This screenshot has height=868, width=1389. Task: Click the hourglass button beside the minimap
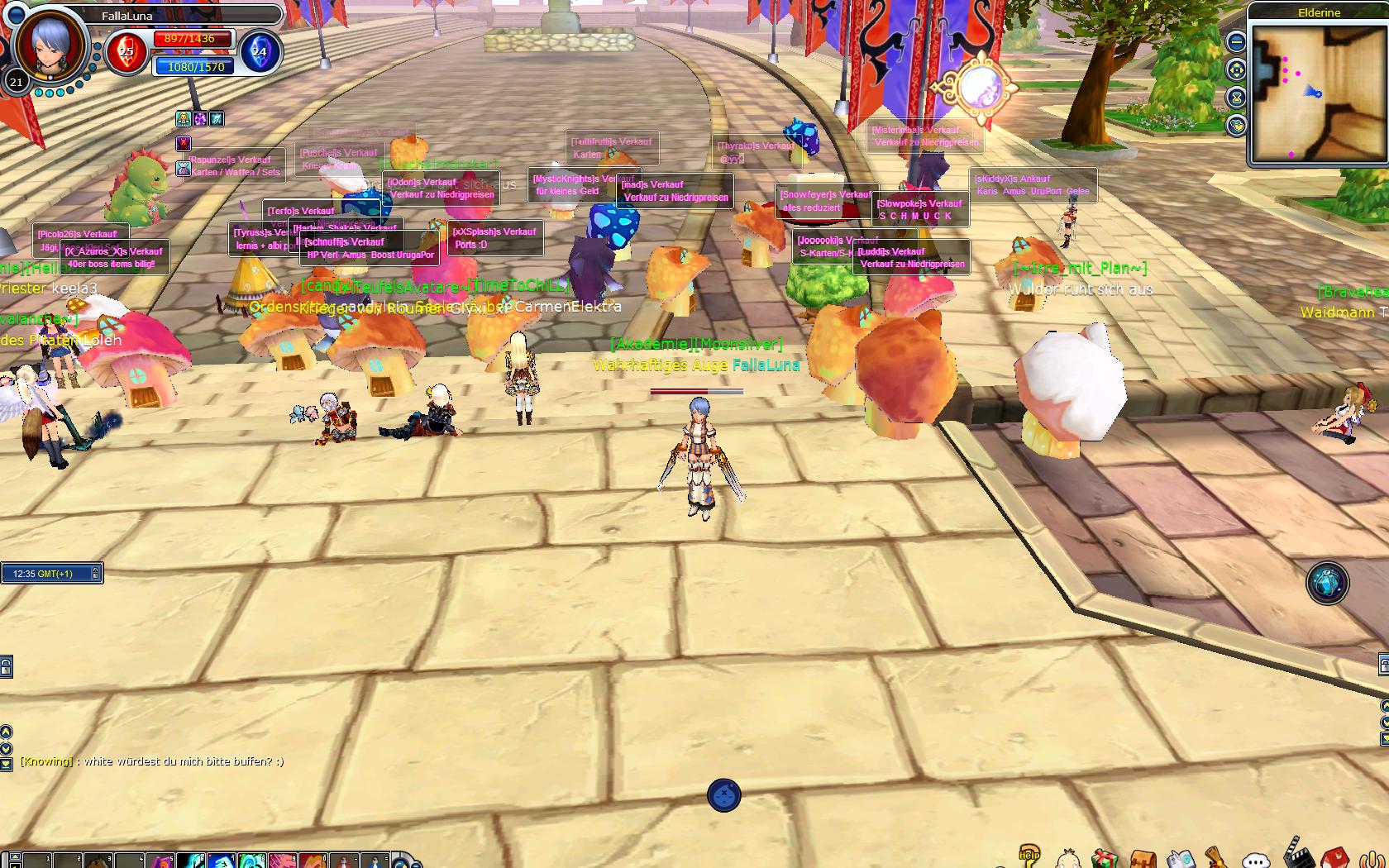[1236, 98]
